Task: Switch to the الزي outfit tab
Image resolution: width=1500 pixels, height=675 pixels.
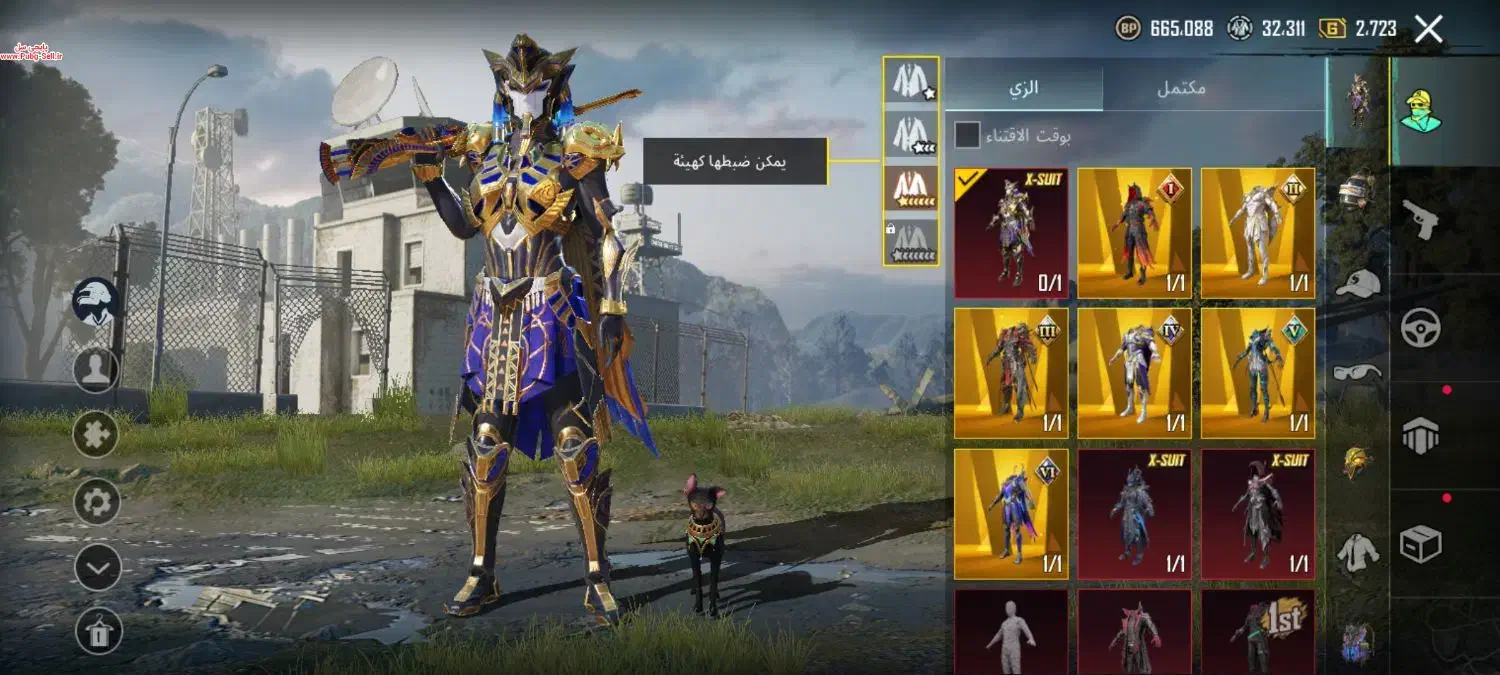Action: point(1023,88)
